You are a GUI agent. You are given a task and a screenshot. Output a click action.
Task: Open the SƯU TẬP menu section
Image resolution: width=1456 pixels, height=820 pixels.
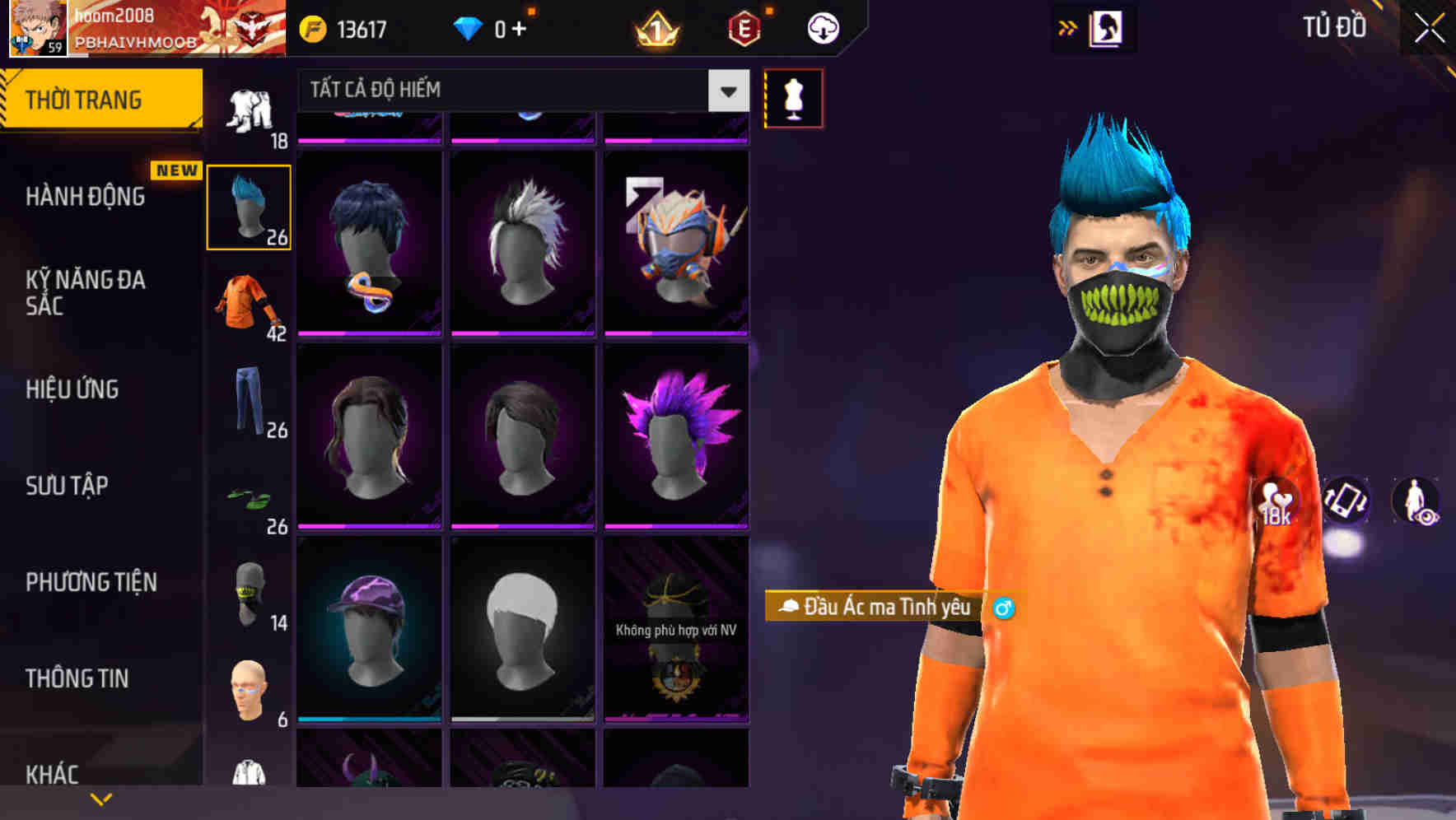[x=66, y=487]
